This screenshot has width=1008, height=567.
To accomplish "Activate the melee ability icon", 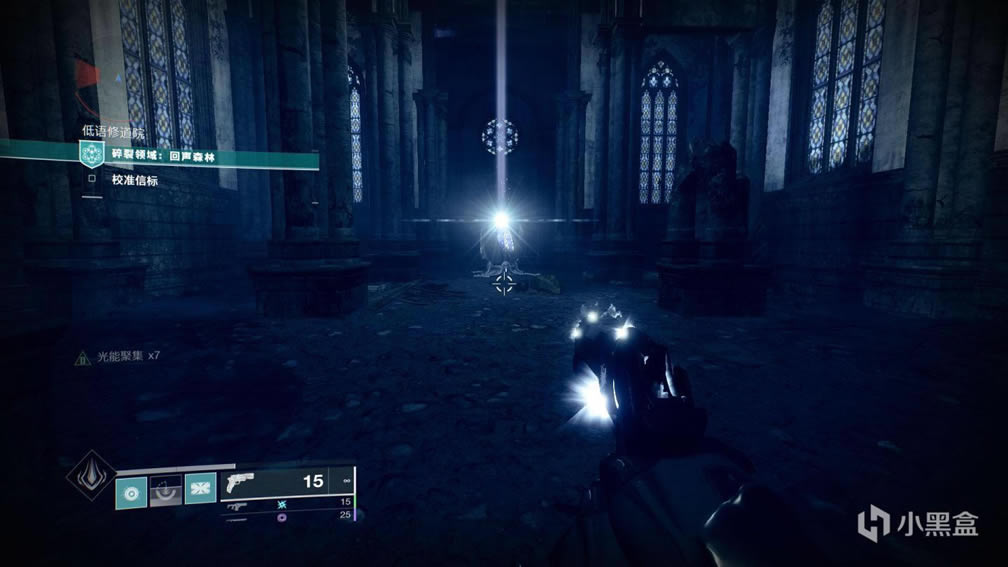I will click(200, 490).
